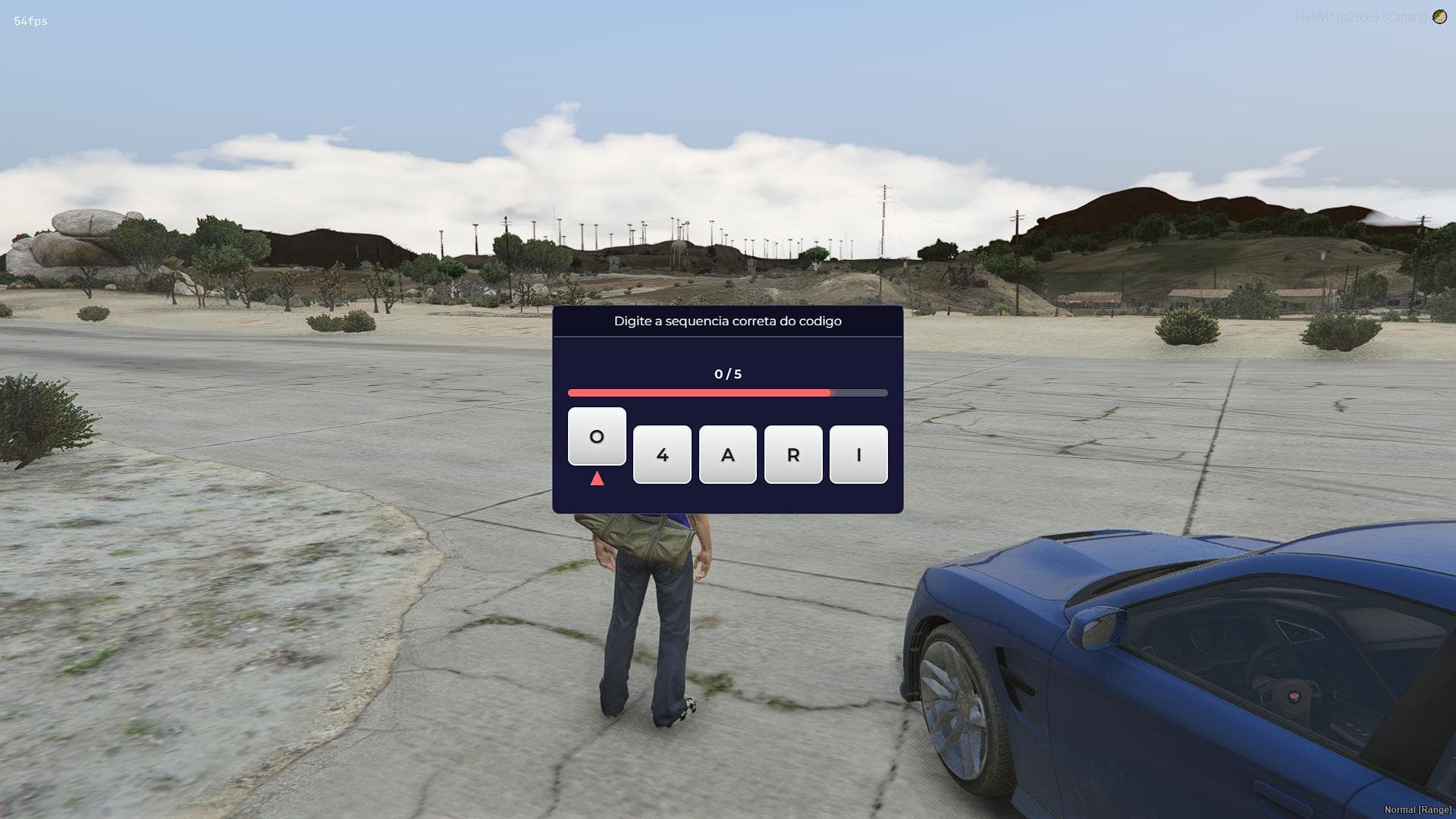Select the letter I code tile

tap(858, 454)
